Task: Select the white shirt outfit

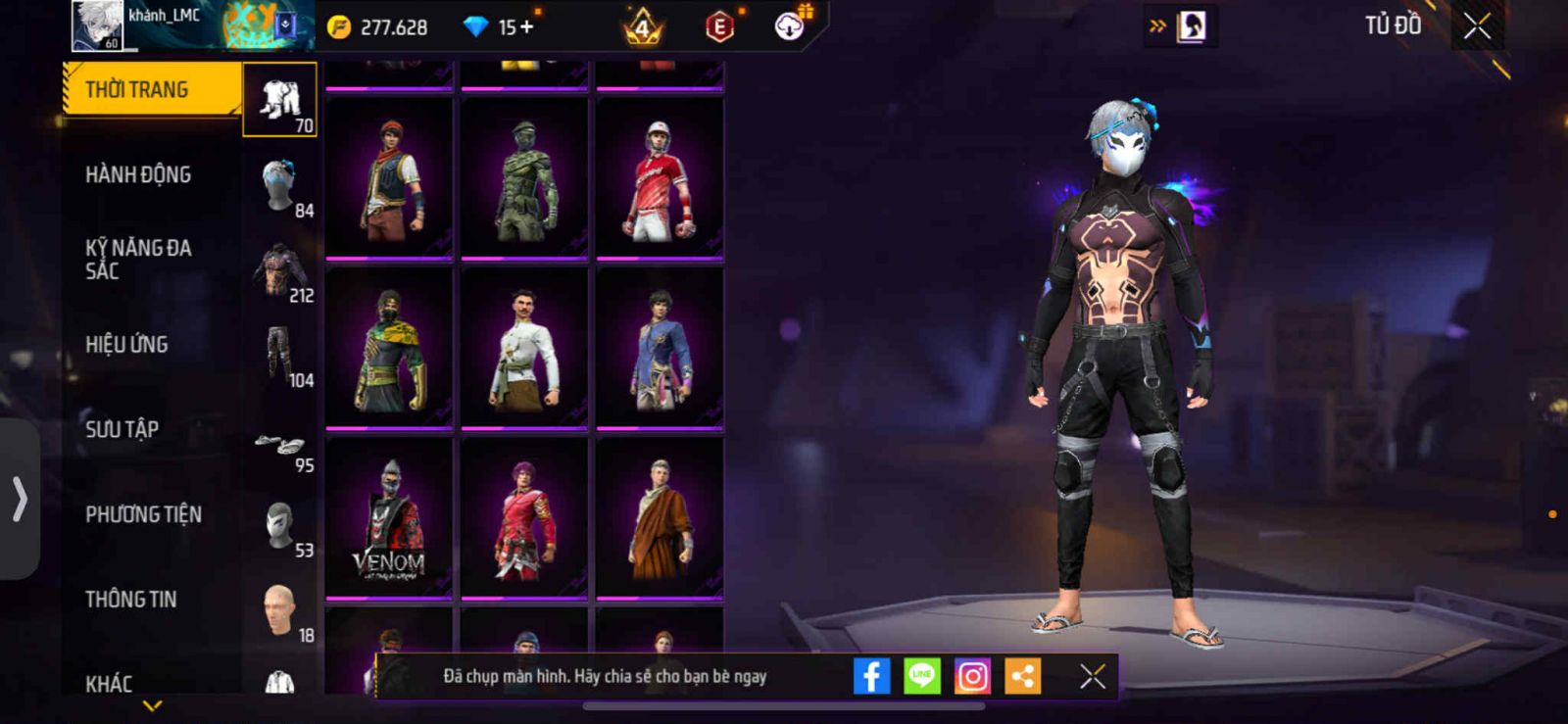Action: (524, 349)
